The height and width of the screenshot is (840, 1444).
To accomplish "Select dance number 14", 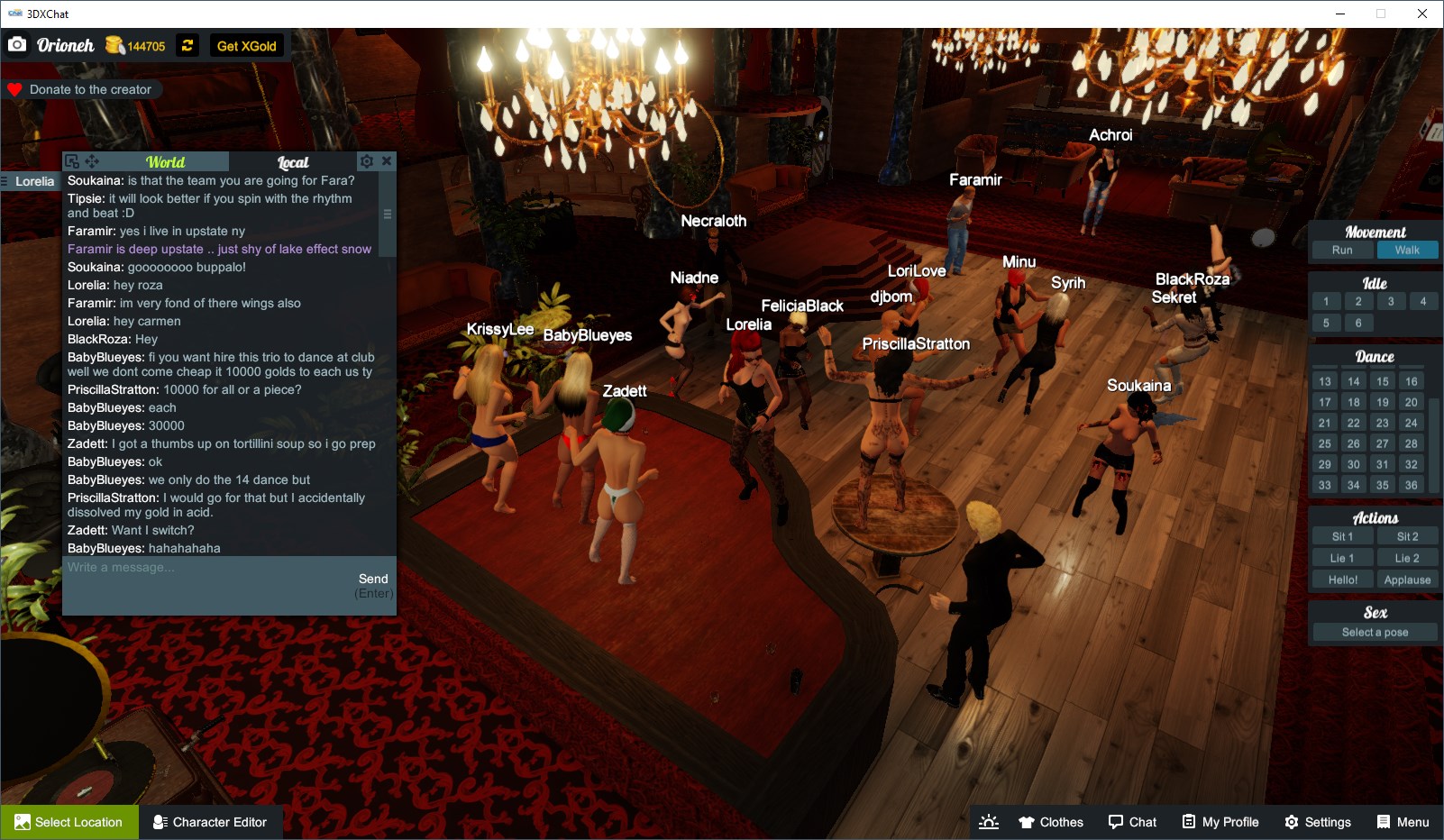I will [x=1356, y=380].
